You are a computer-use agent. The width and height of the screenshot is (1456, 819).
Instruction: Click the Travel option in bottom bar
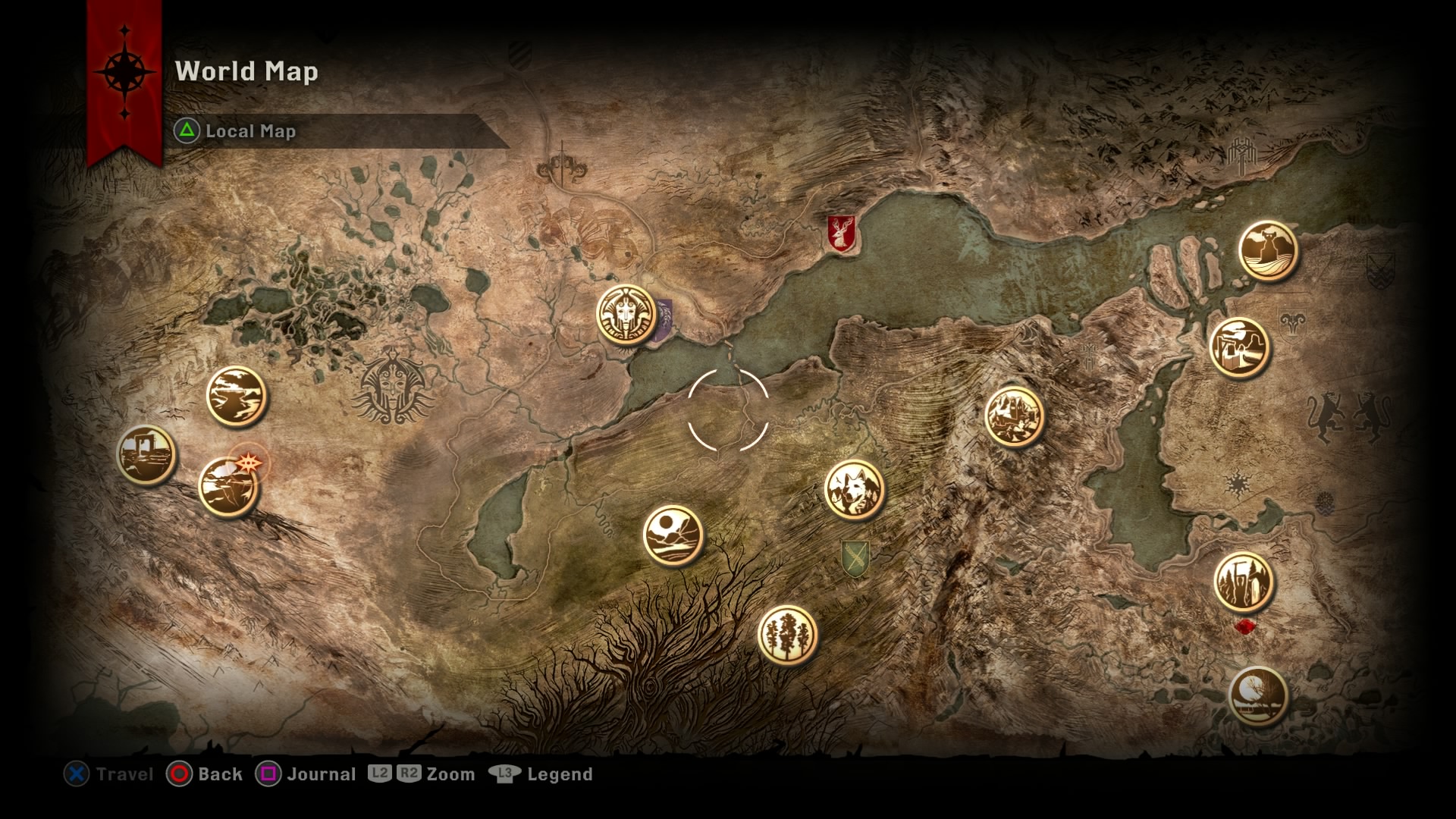(108, 774)
